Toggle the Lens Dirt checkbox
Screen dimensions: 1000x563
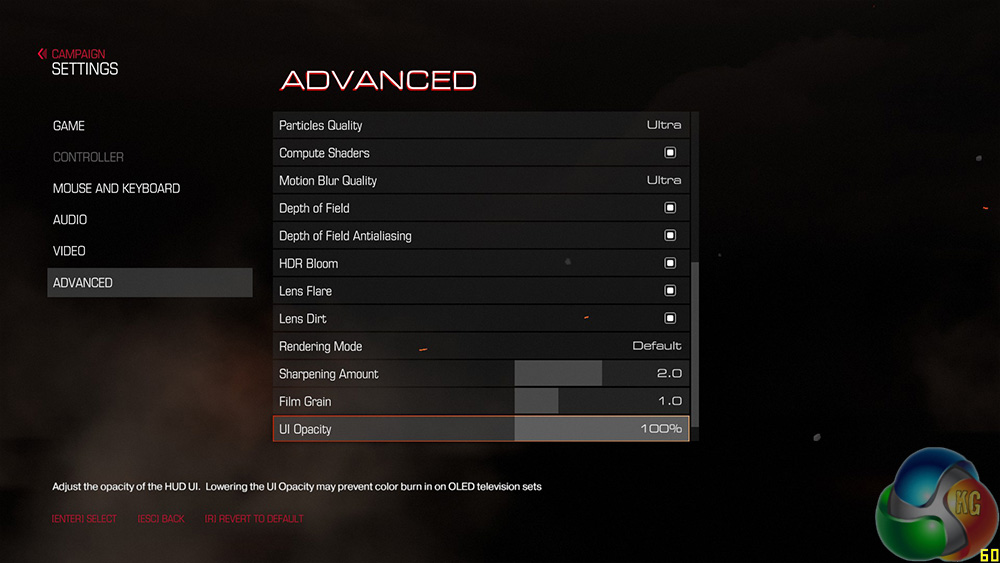670,318
